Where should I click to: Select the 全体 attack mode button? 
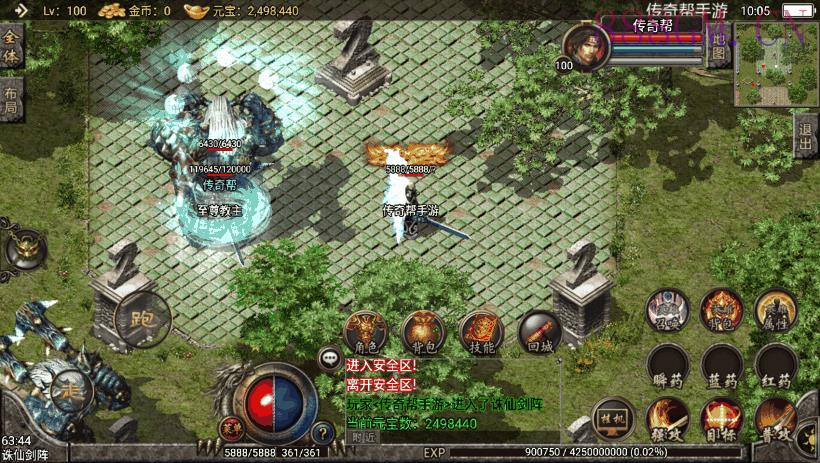click(11, 45)
